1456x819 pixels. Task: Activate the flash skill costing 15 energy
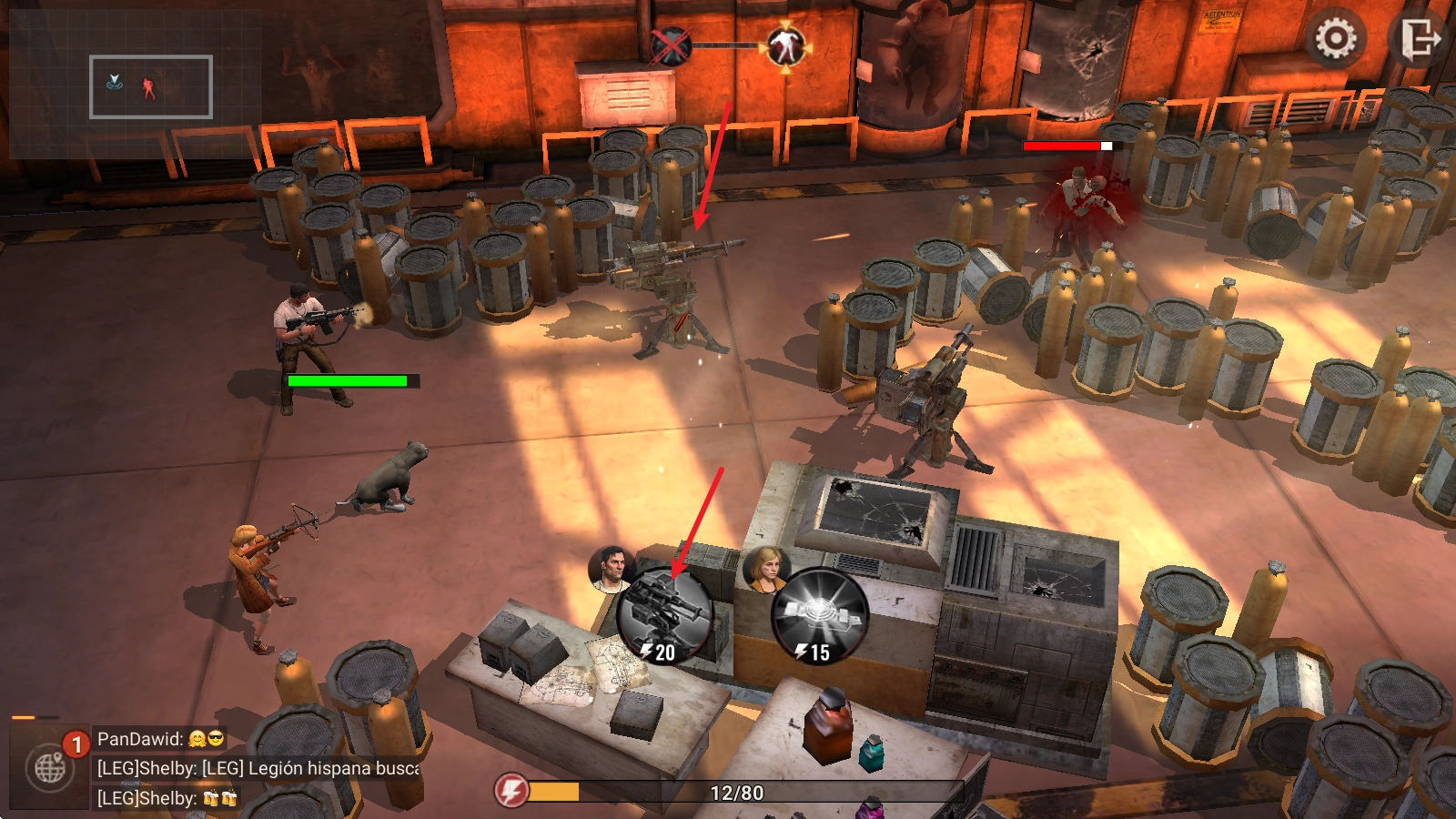click(819, 616)
